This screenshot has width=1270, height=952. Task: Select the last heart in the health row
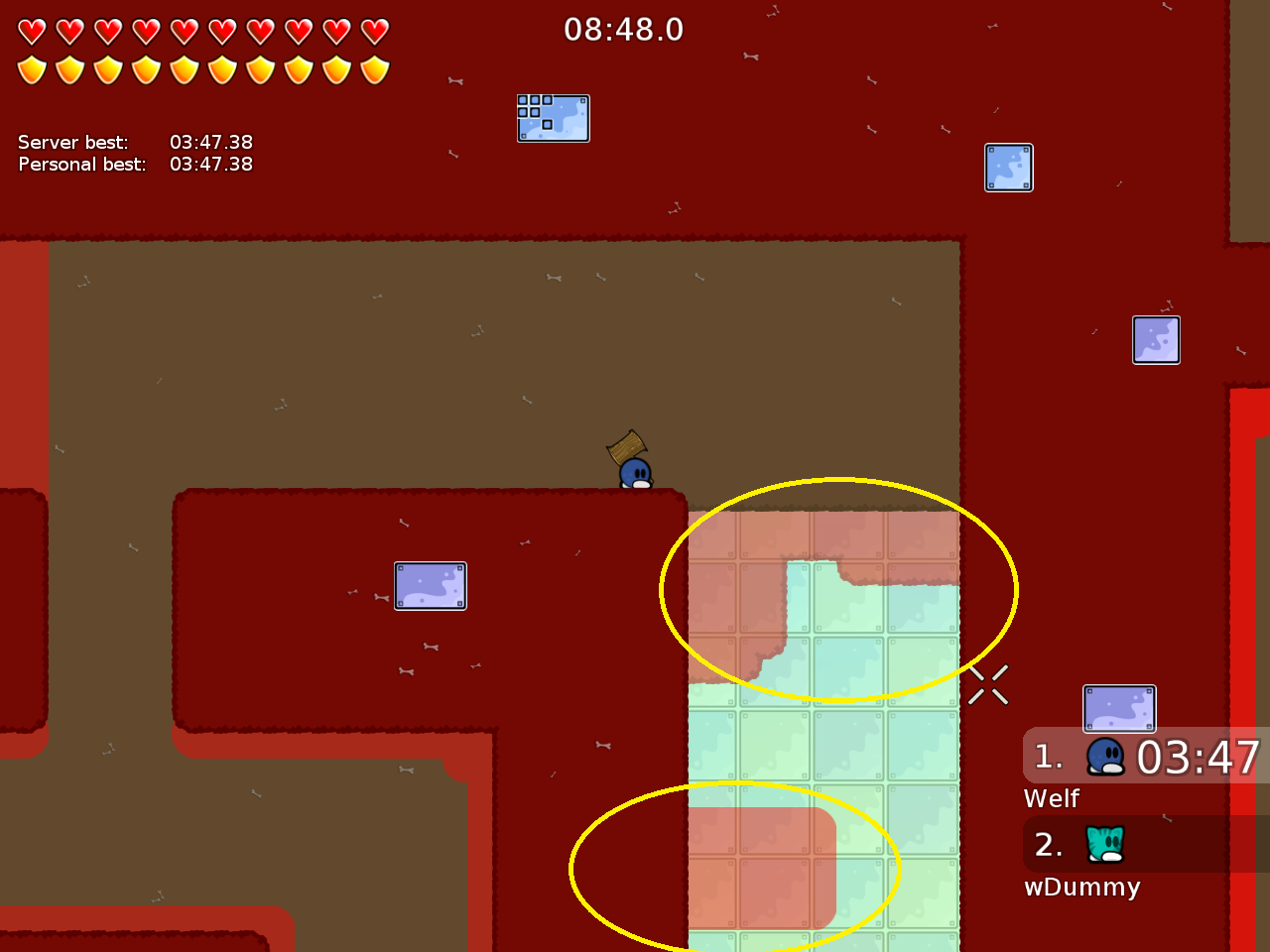[x=372, y=31]
